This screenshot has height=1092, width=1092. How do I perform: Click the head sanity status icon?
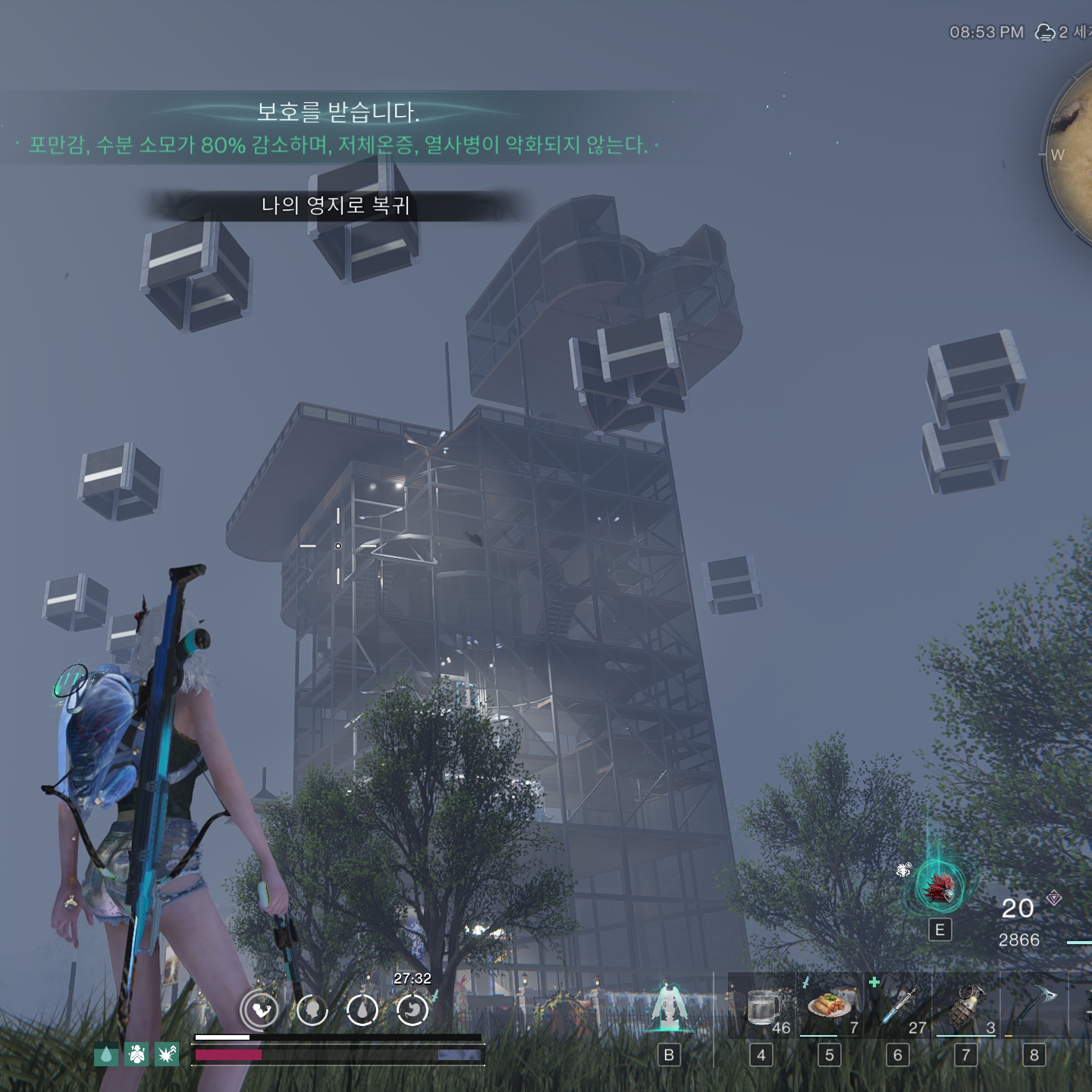click(x=312, y=1010)
